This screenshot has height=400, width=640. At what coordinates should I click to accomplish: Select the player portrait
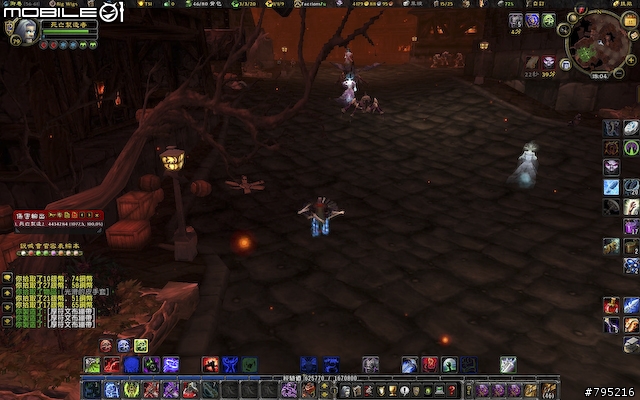[x=22, y=30]
